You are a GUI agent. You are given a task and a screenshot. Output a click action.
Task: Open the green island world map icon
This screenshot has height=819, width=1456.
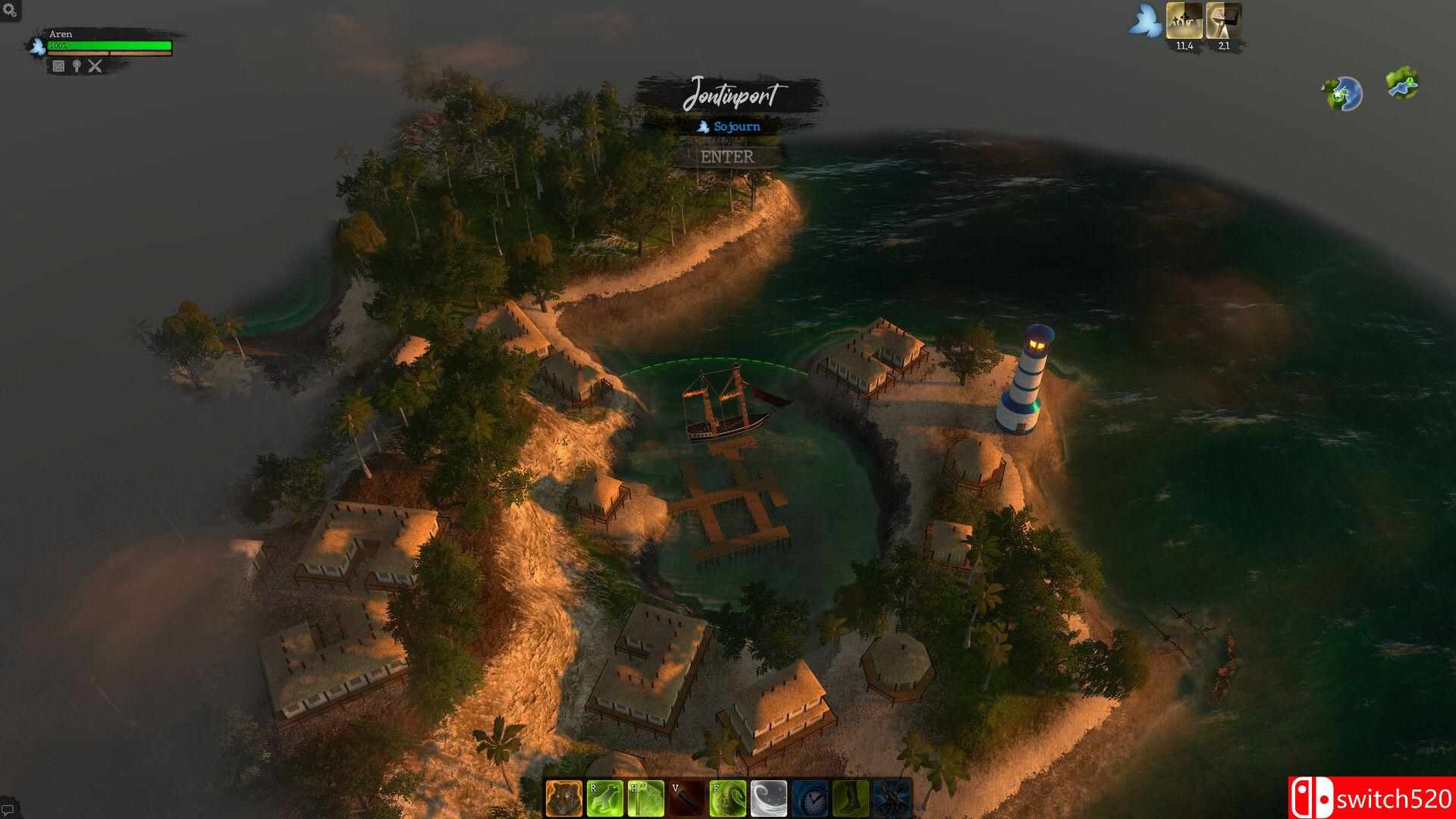point(1403,83)
